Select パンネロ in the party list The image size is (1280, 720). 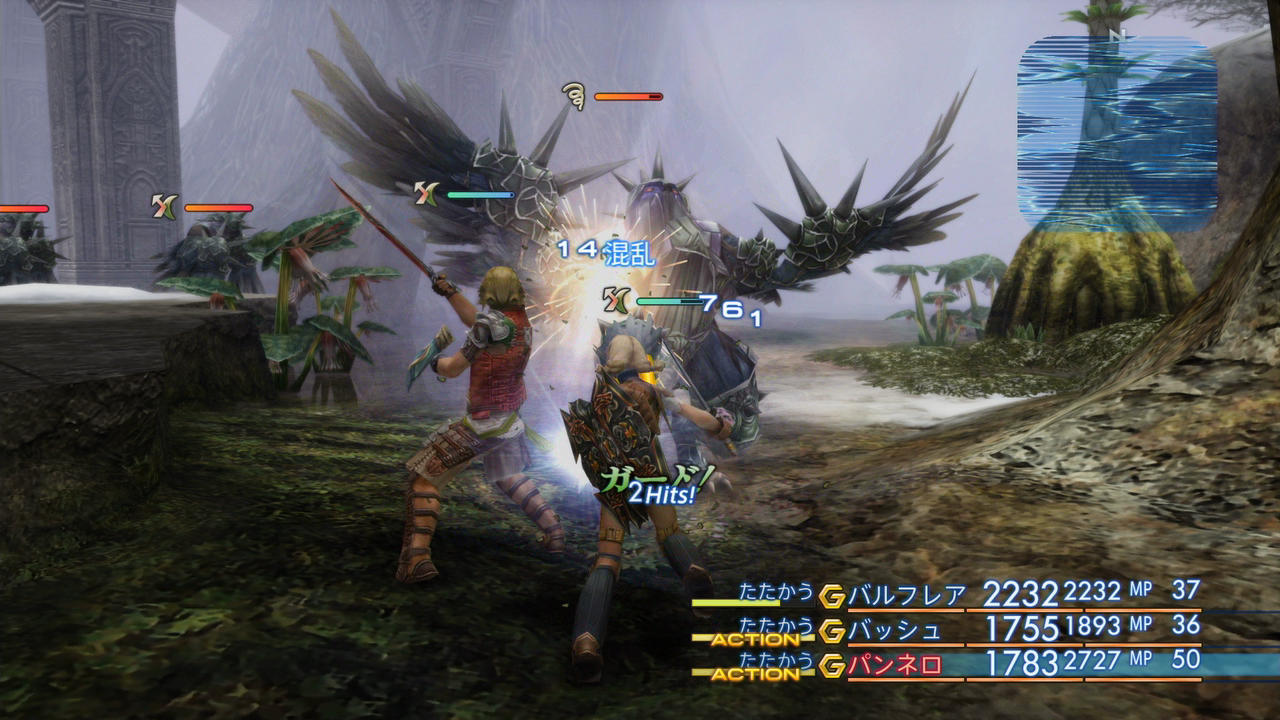(895, 664)
